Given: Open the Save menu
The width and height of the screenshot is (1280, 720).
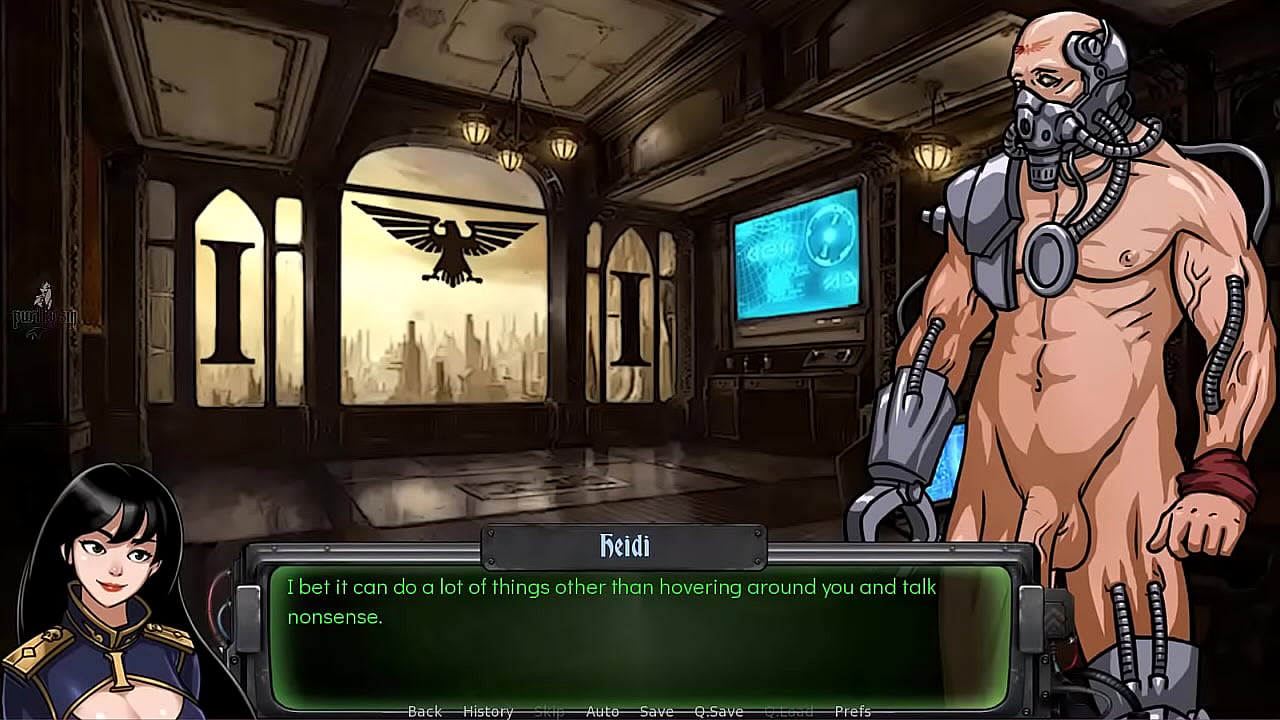Looking at the screenshot, I should pyautogui.click(x=656, y=711).
